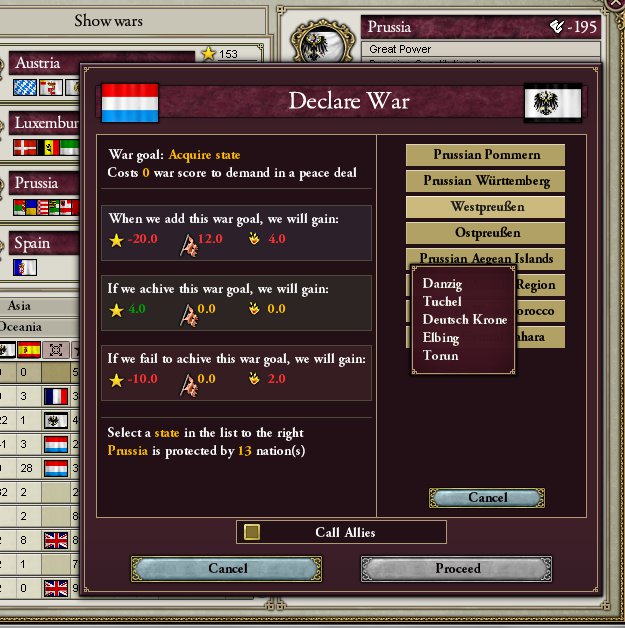Switch to the Oceania region filter
Viewport: 625px width, 628px height.
coord(27,327)
